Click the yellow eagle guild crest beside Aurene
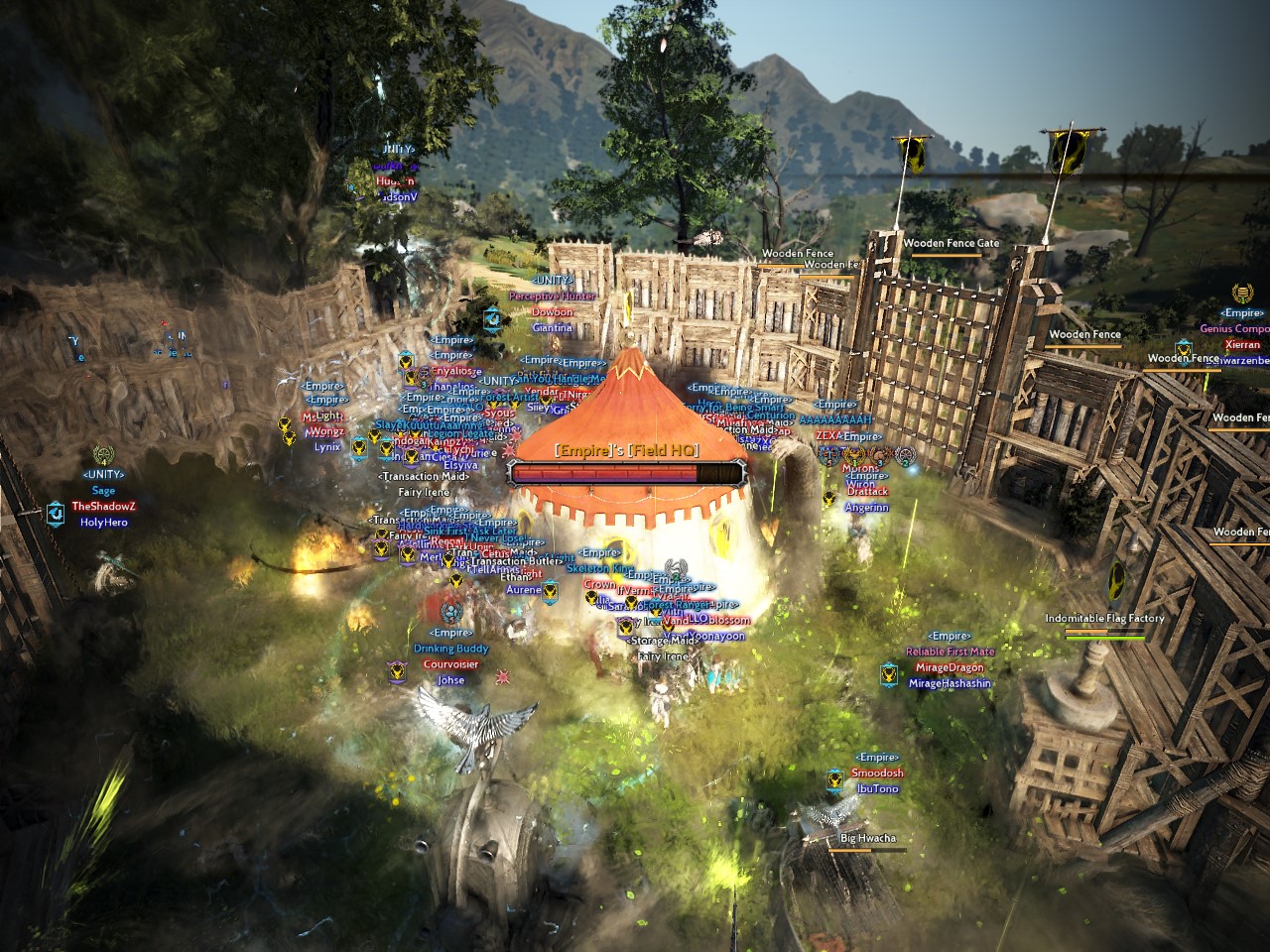1270x952 pixels. coord(550,591)
